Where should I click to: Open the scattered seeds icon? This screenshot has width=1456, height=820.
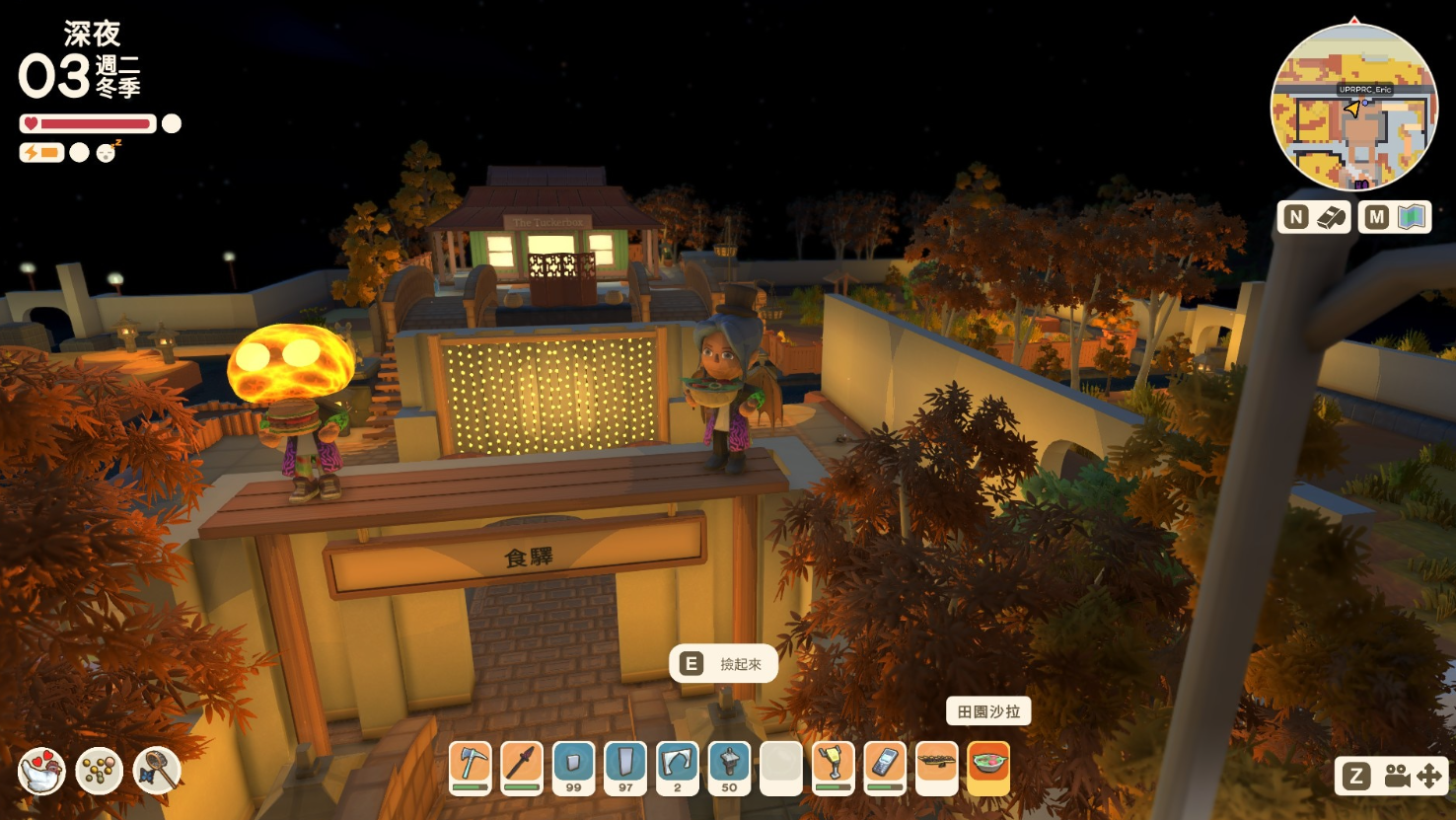coord(100,771)
